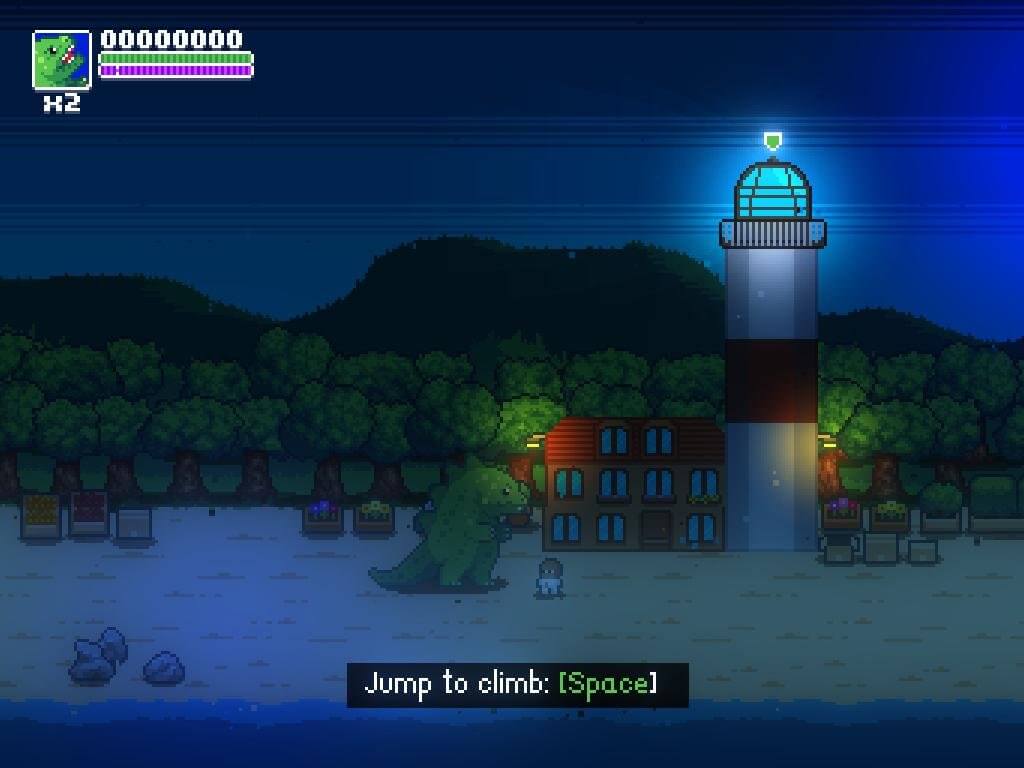1024x768 pixels.
Task: Select the green objective marker above the lighthouse
Action: point(771,140)
